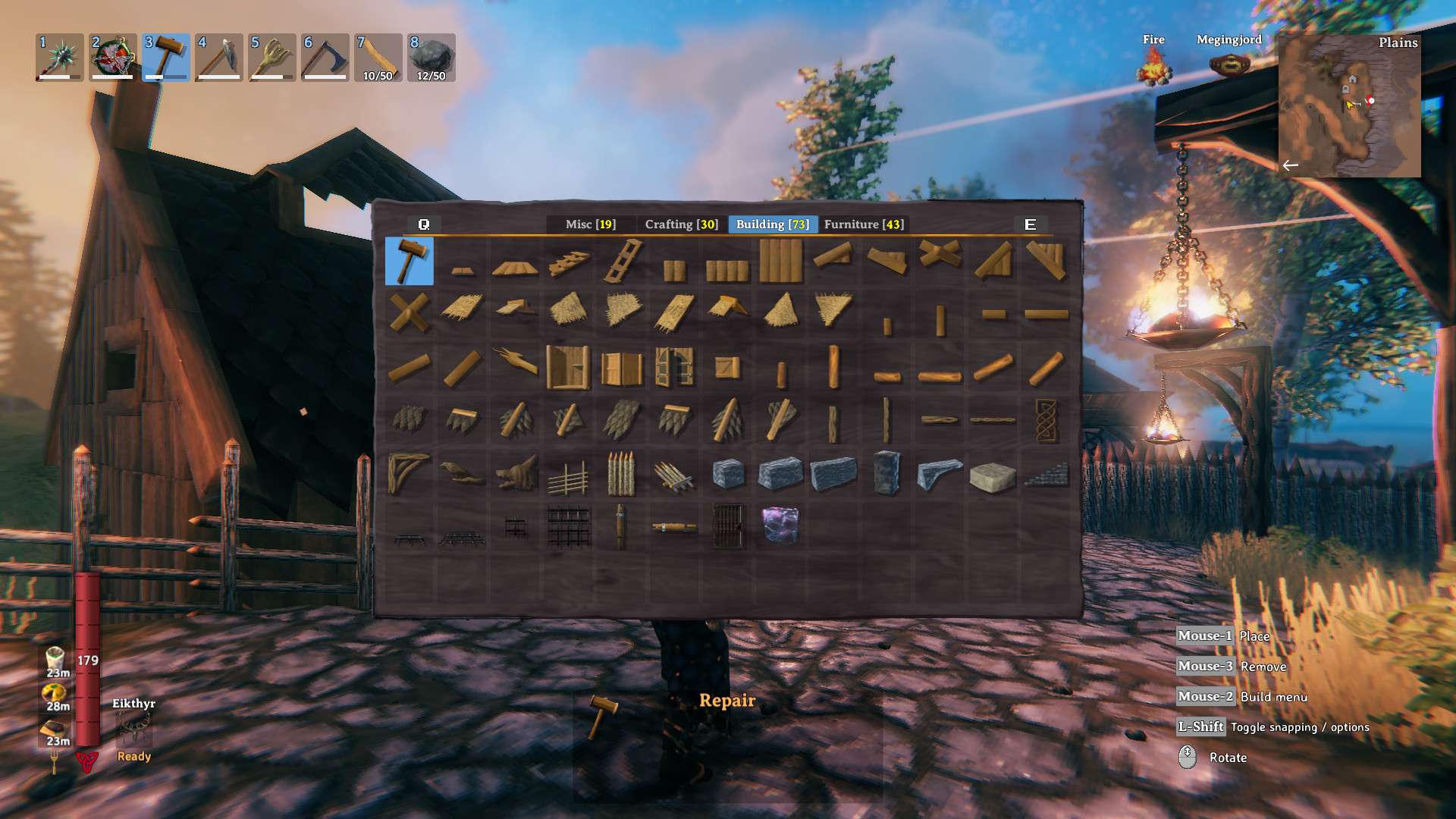Image resolution: width=1456 pixels, height=819 pixels.
Task: Select the hammer in hotbar slot 3
Action: coord(164,58)
